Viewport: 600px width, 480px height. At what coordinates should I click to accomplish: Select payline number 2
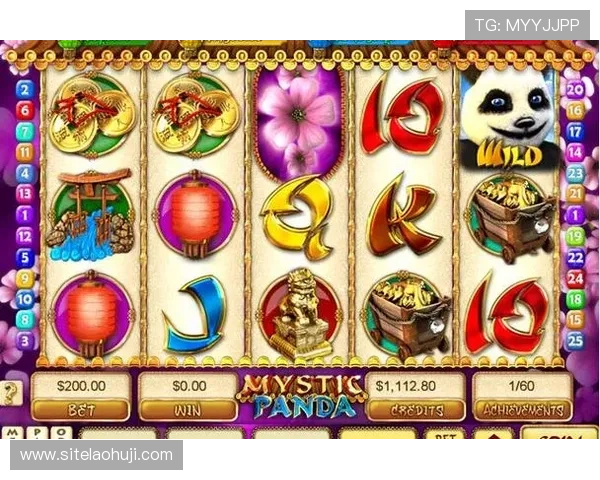(25, 88)
